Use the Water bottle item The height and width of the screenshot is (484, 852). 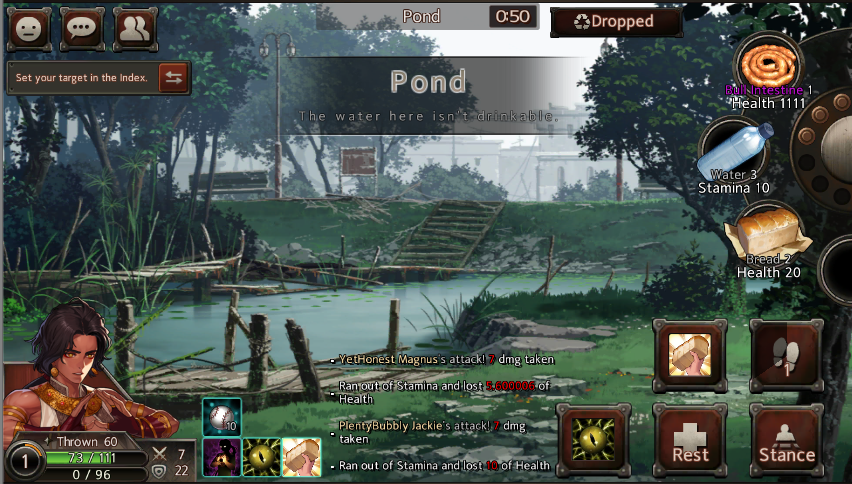[734, 152]
